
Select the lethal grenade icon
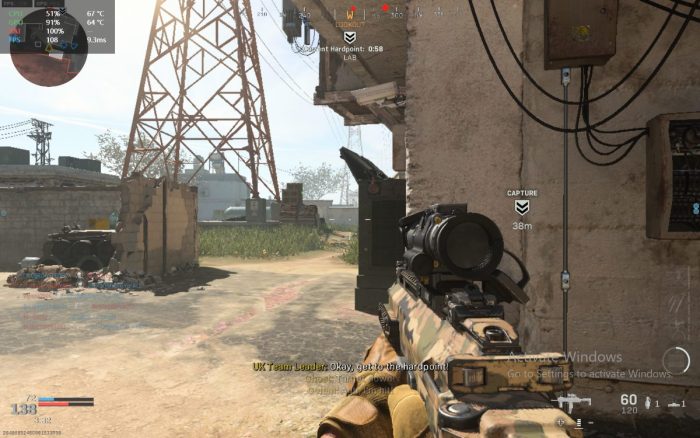click(648, 403)
